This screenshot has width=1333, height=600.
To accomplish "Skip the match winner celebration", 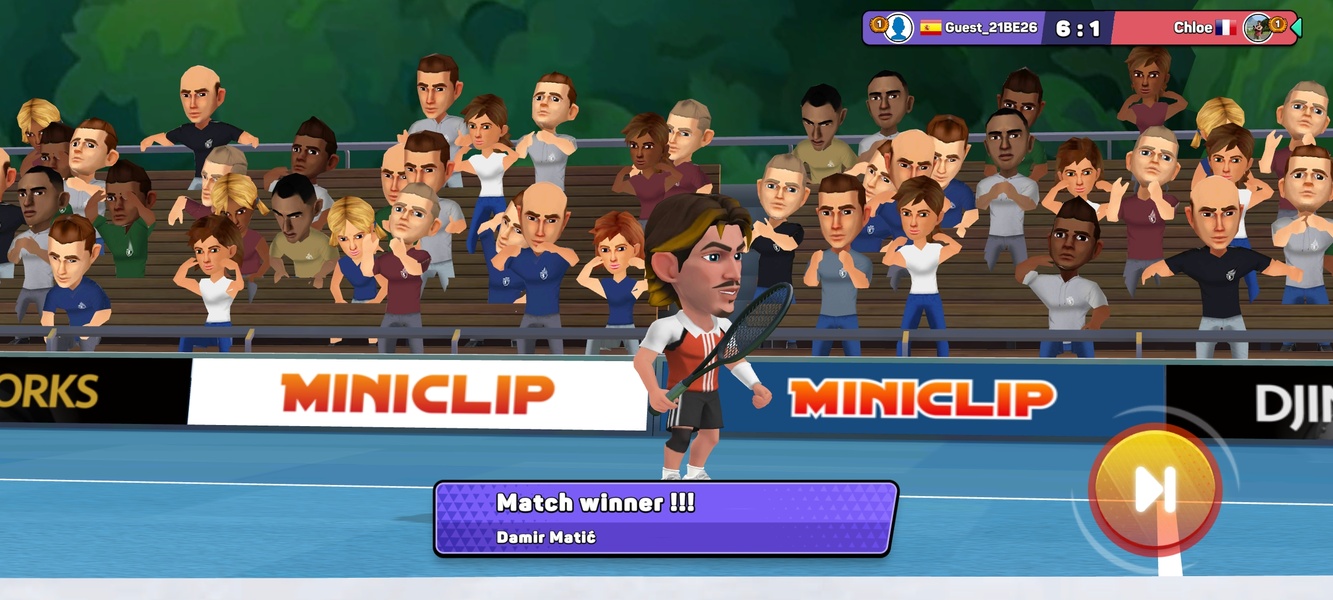I will 1154,490.
